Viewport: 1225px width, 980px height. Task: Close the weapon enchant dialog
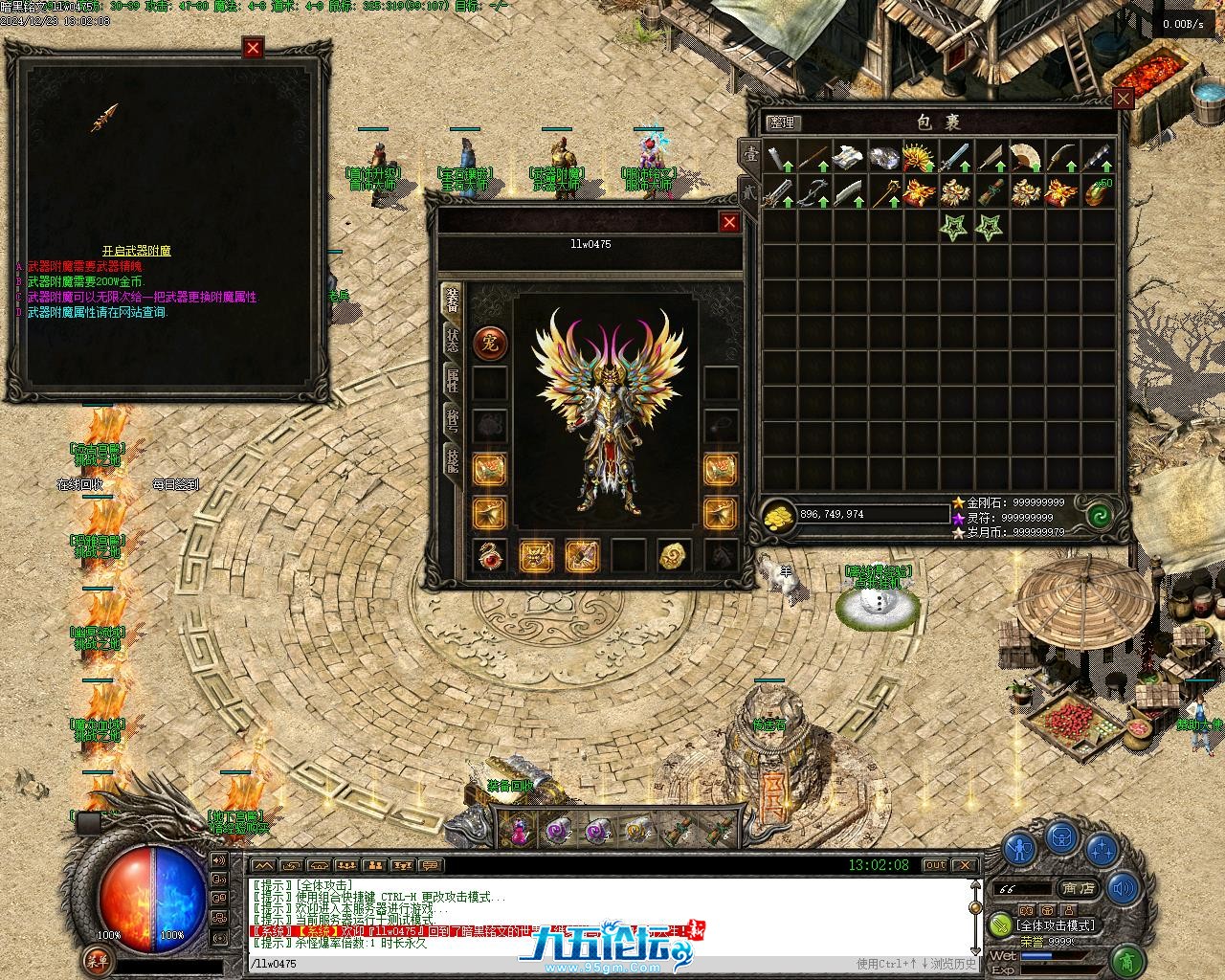coord(253,48)
